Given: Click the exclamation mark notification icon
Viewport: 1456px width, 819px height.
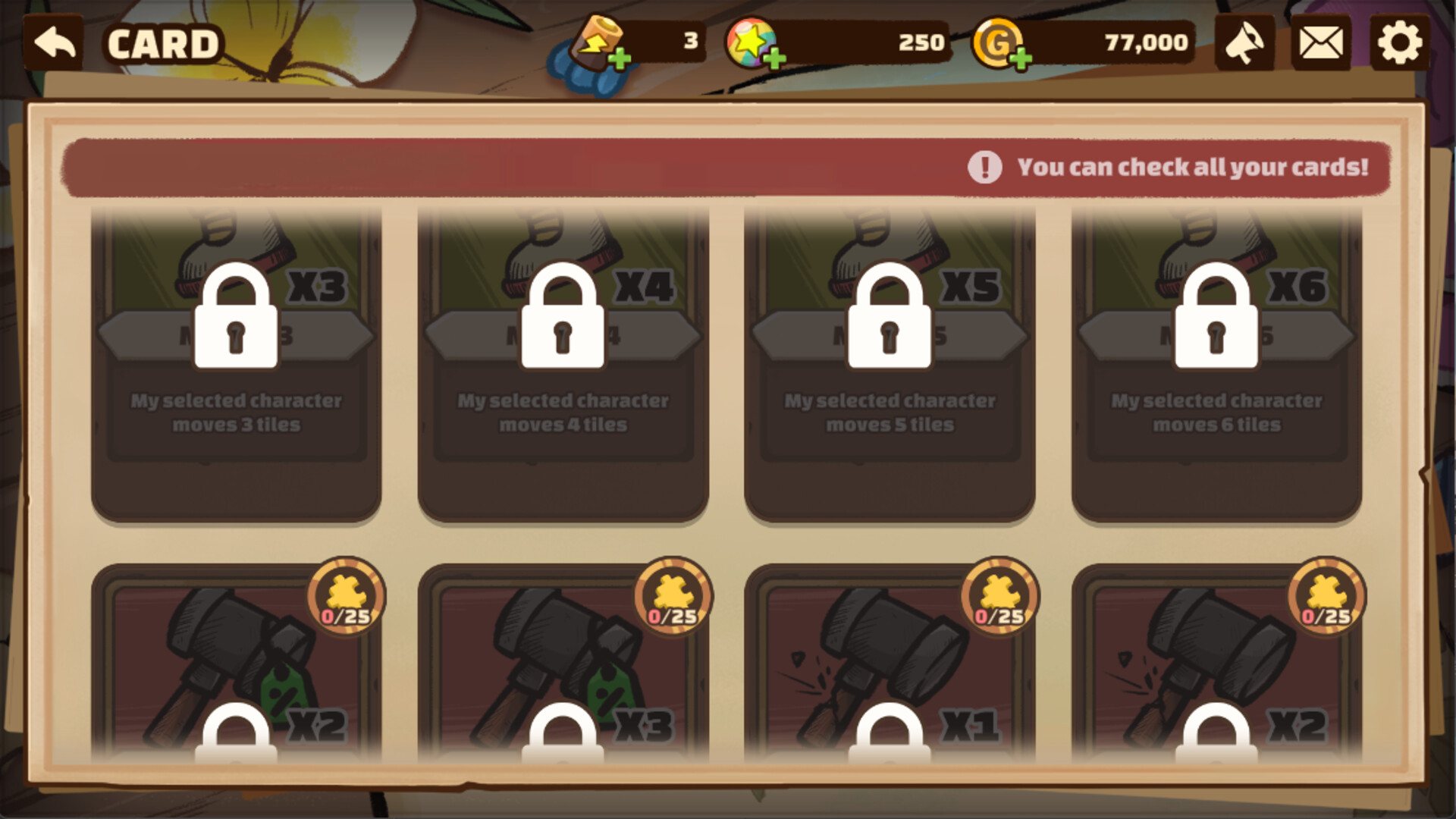Looking at the screenshot, I should pyautogui.click(x=984, y=167).
